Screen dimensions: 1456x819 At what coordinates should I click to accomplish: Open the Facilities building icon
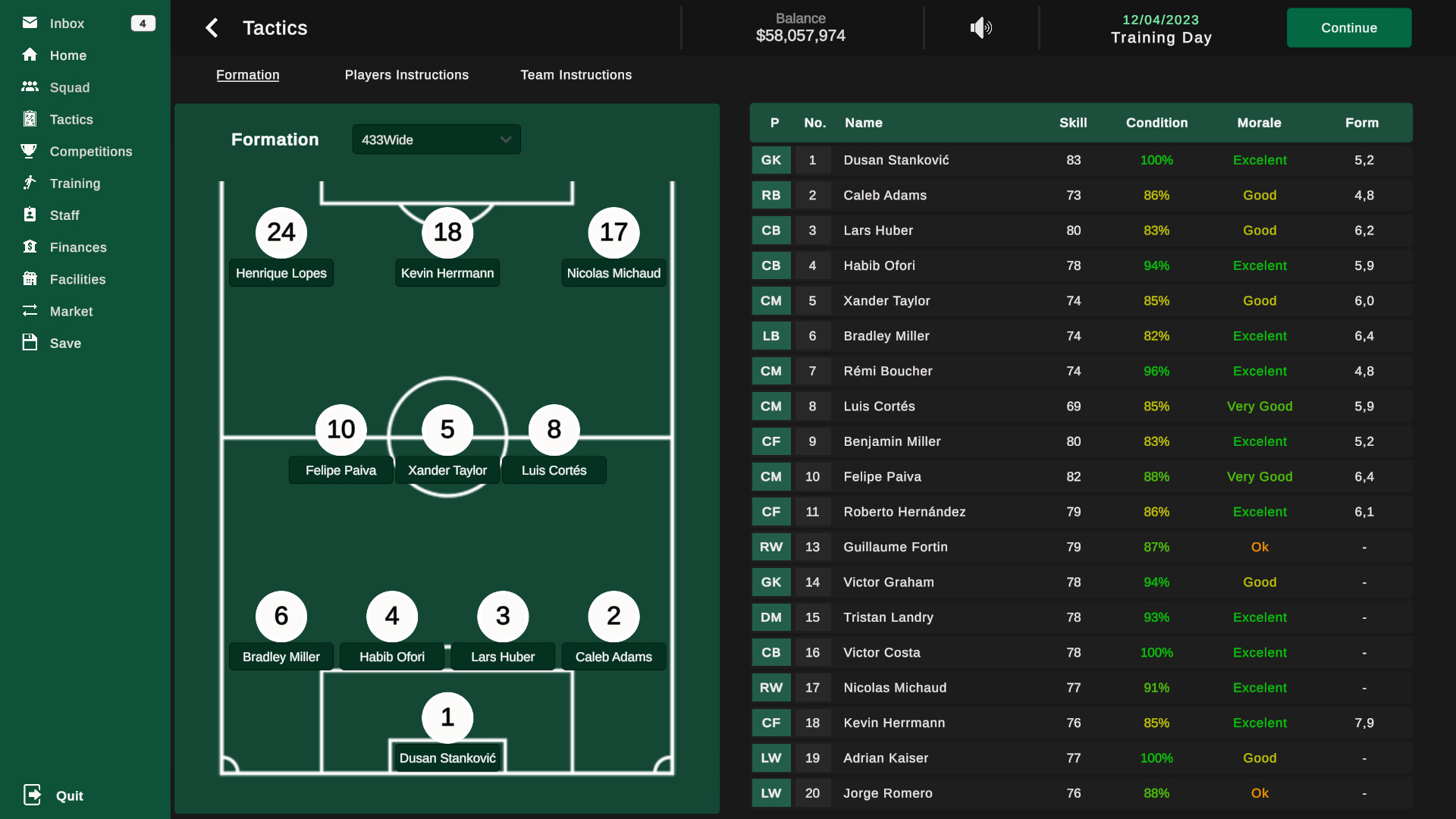point(29,278)
